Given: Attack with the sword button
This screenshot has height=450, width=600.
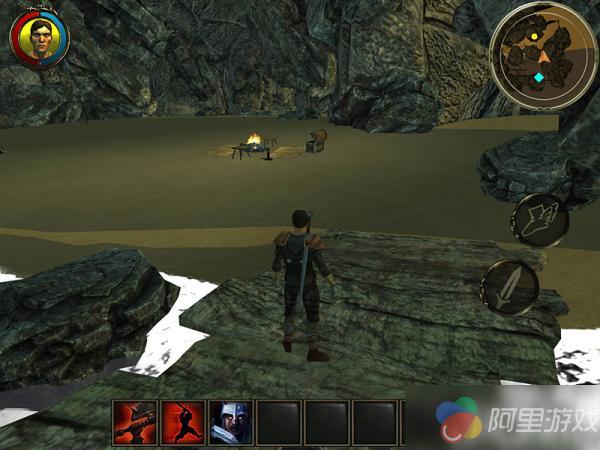Looking at the screenshot, I should [x=510, y=288].
